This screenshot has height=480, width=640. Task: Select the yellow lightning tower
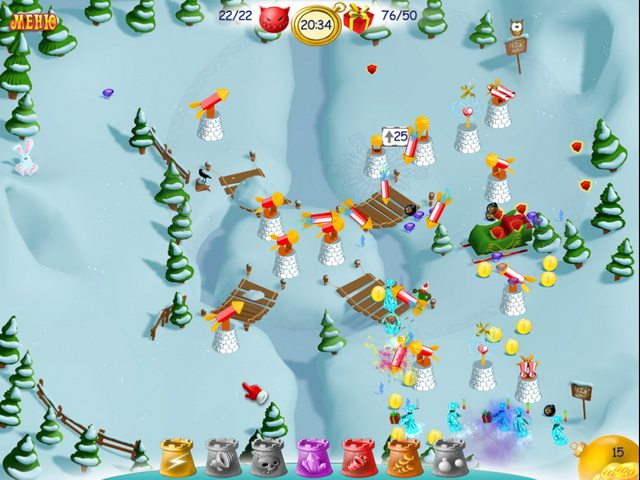pos(177,458)
